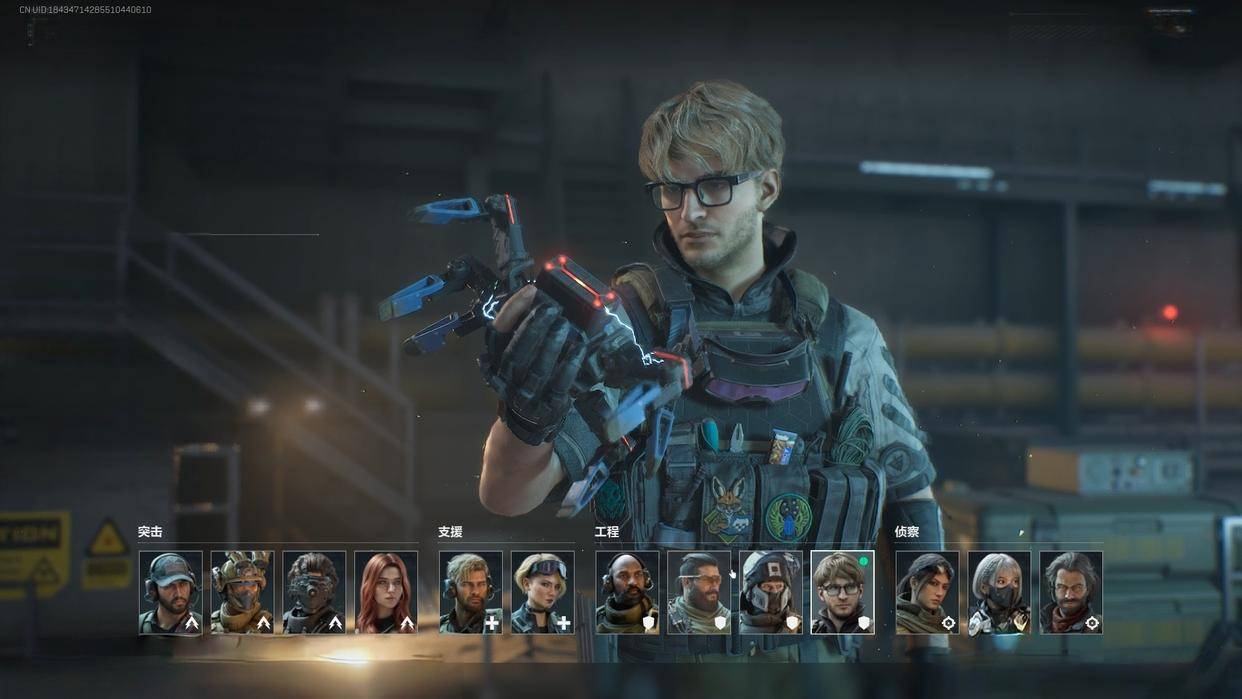The image size is (1242, 699).
Task: Choose the helmeted assault operator with face mask
Action: pyautogui.click(x=242, y=592)
